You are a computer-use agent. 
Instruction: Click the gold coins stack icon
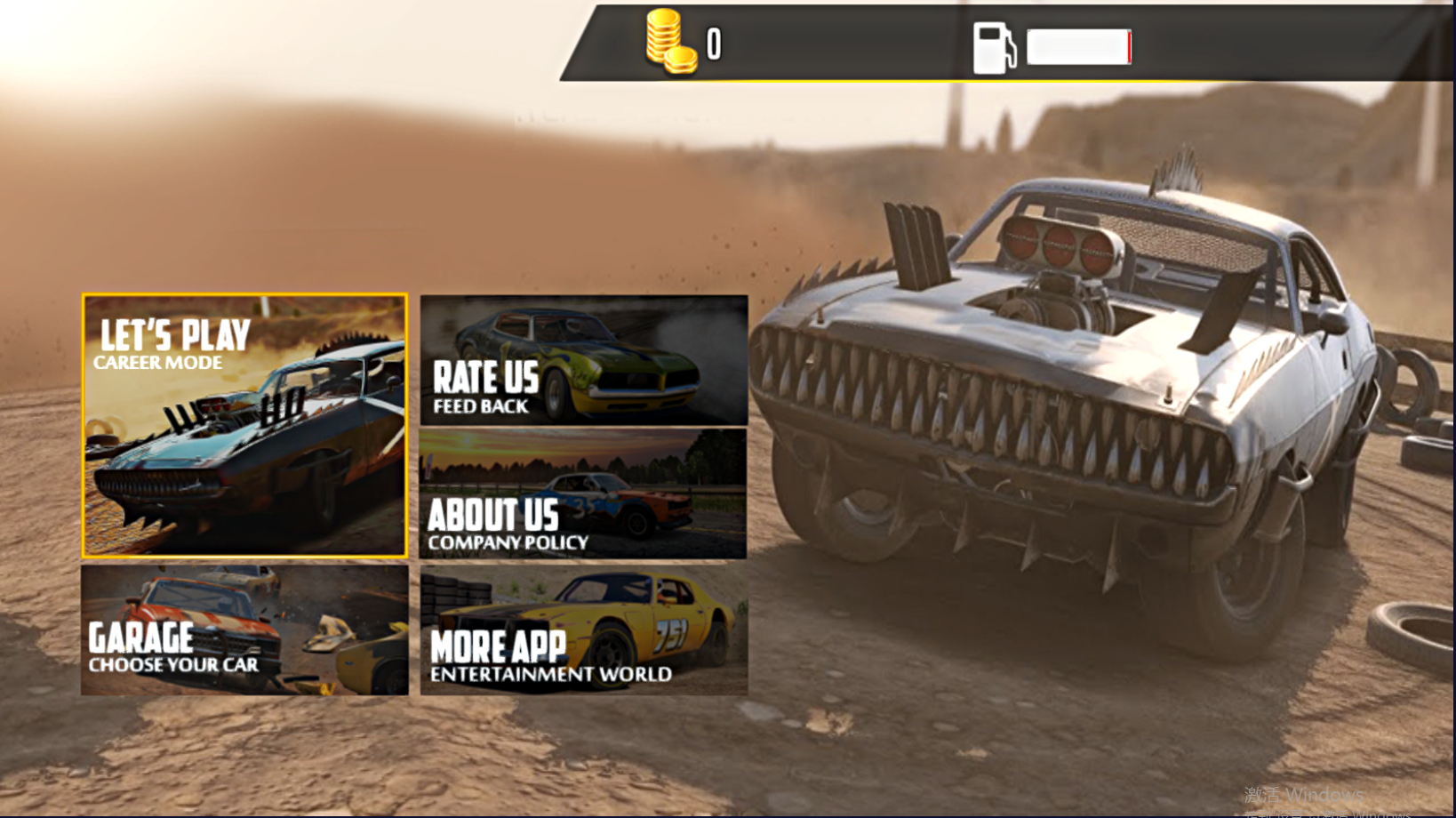670,42
